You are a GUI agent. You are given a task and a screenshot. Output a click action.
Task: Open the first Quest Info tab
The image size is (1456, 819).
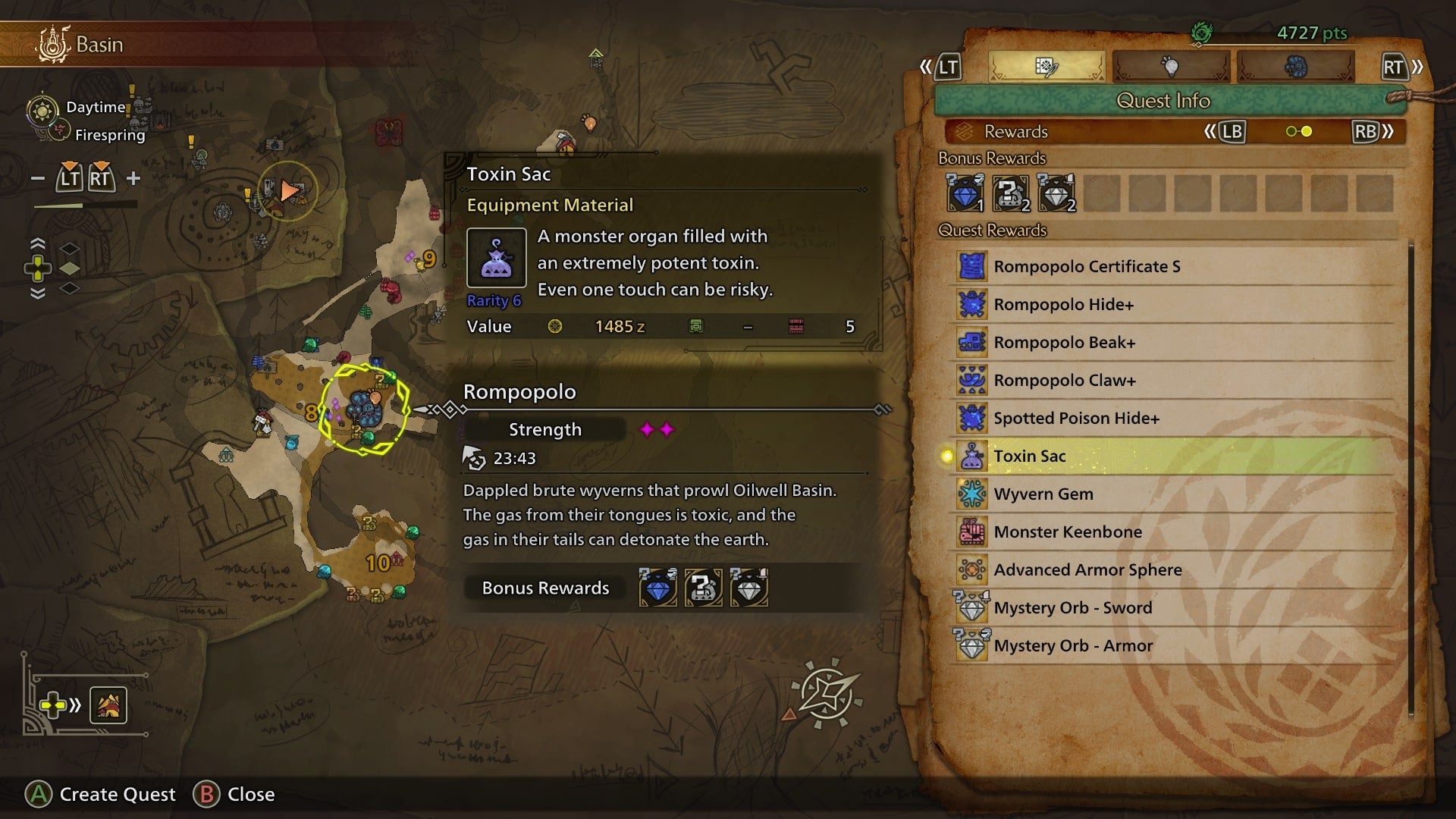(x=1046, y=67)
